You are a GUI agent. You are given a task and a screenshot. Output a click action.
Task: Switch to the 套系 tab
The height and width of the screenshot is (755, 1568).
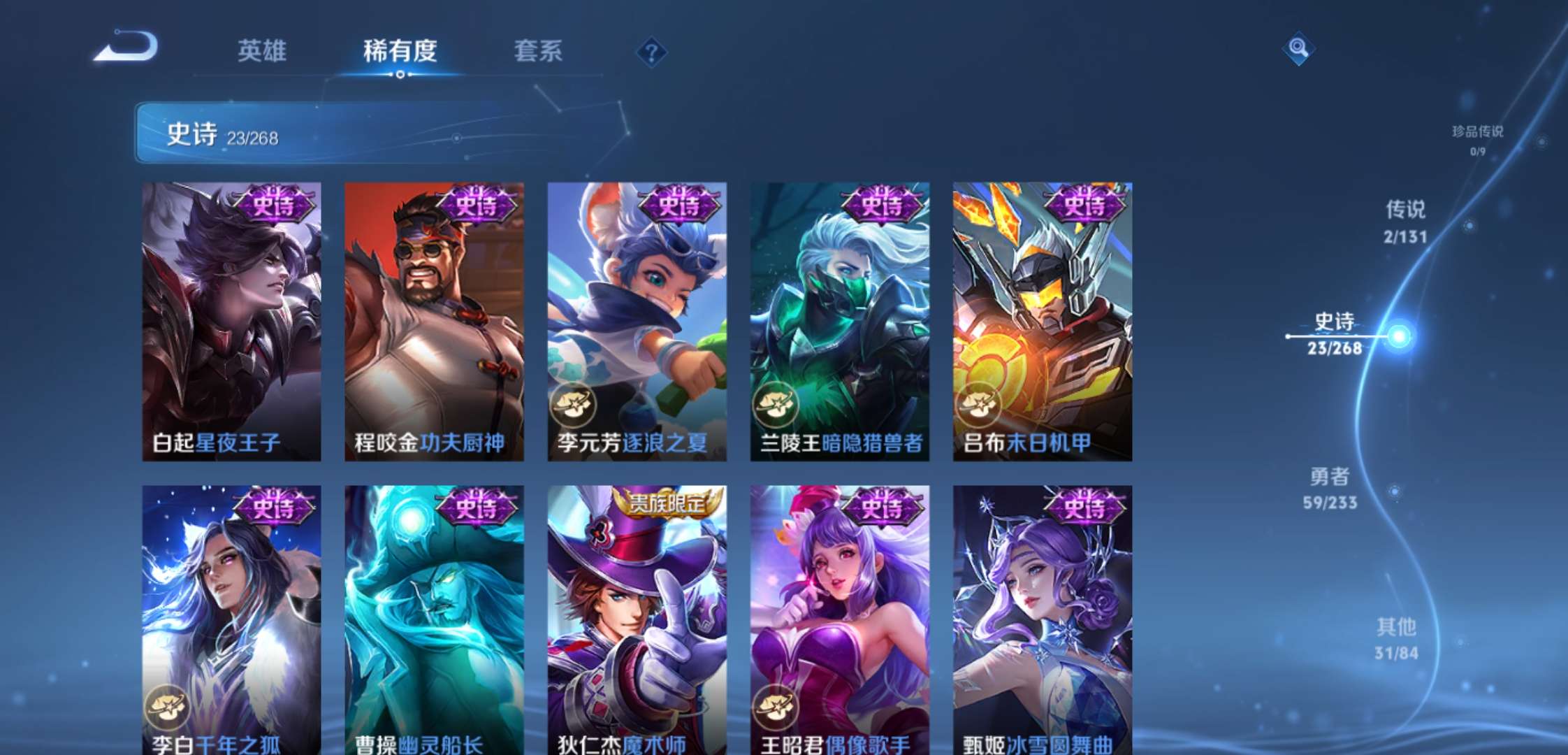(x=539, y=52)
